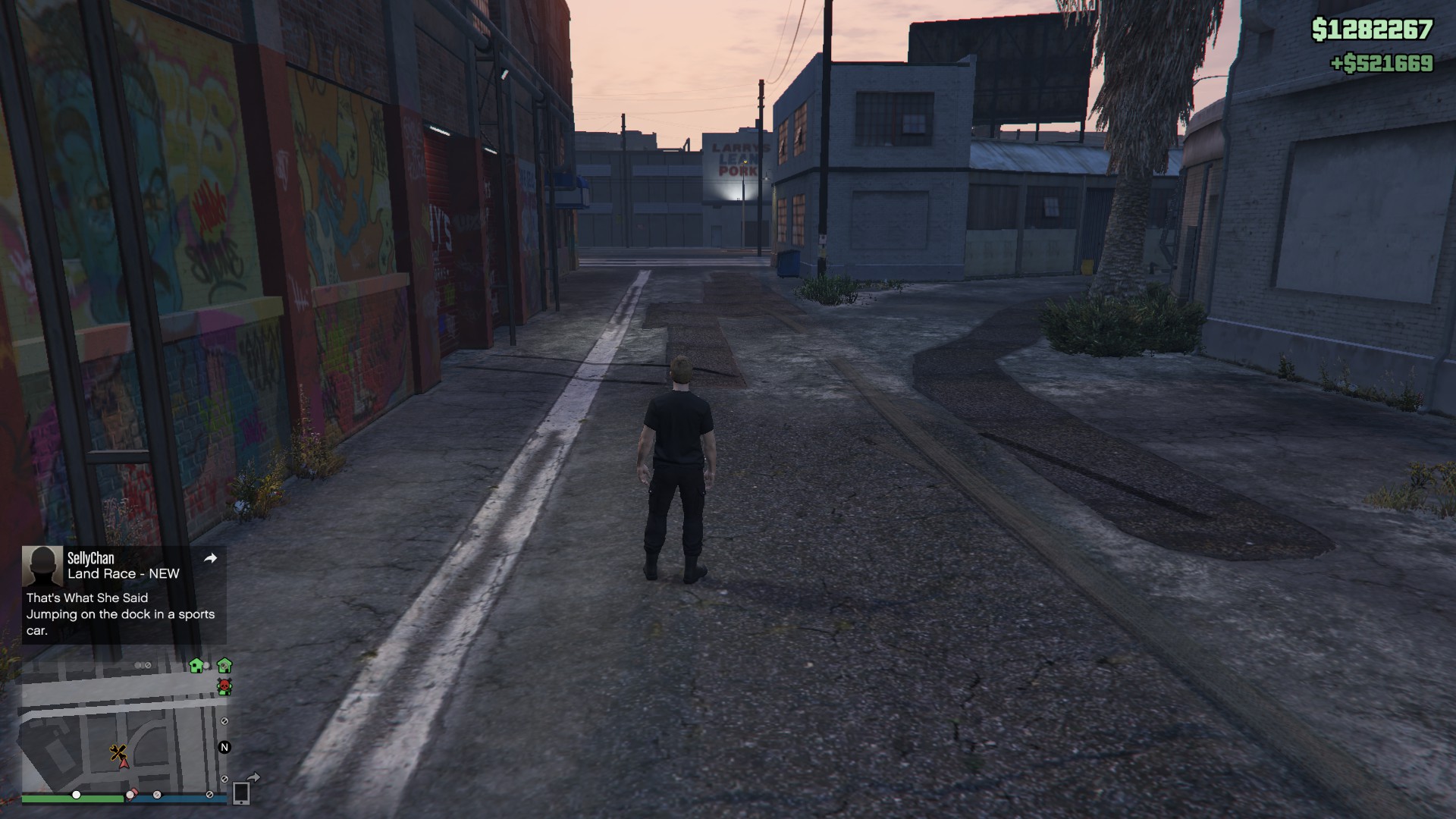Select the red skull marker on minimap

coord(224,687)
